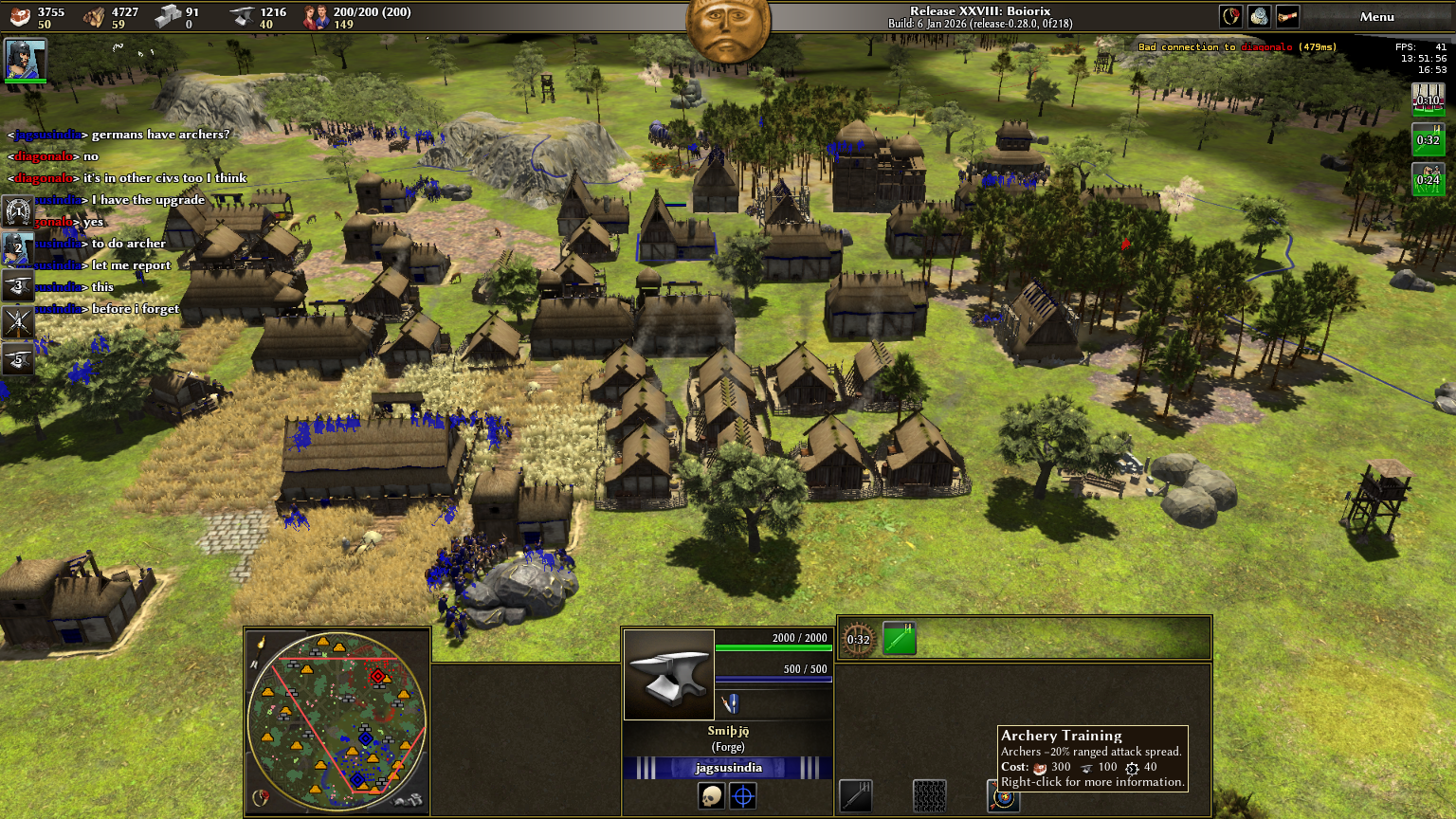Click the circular minimap
The height and width of the screenshot is (819, 1456).
(x=337, y=722)
